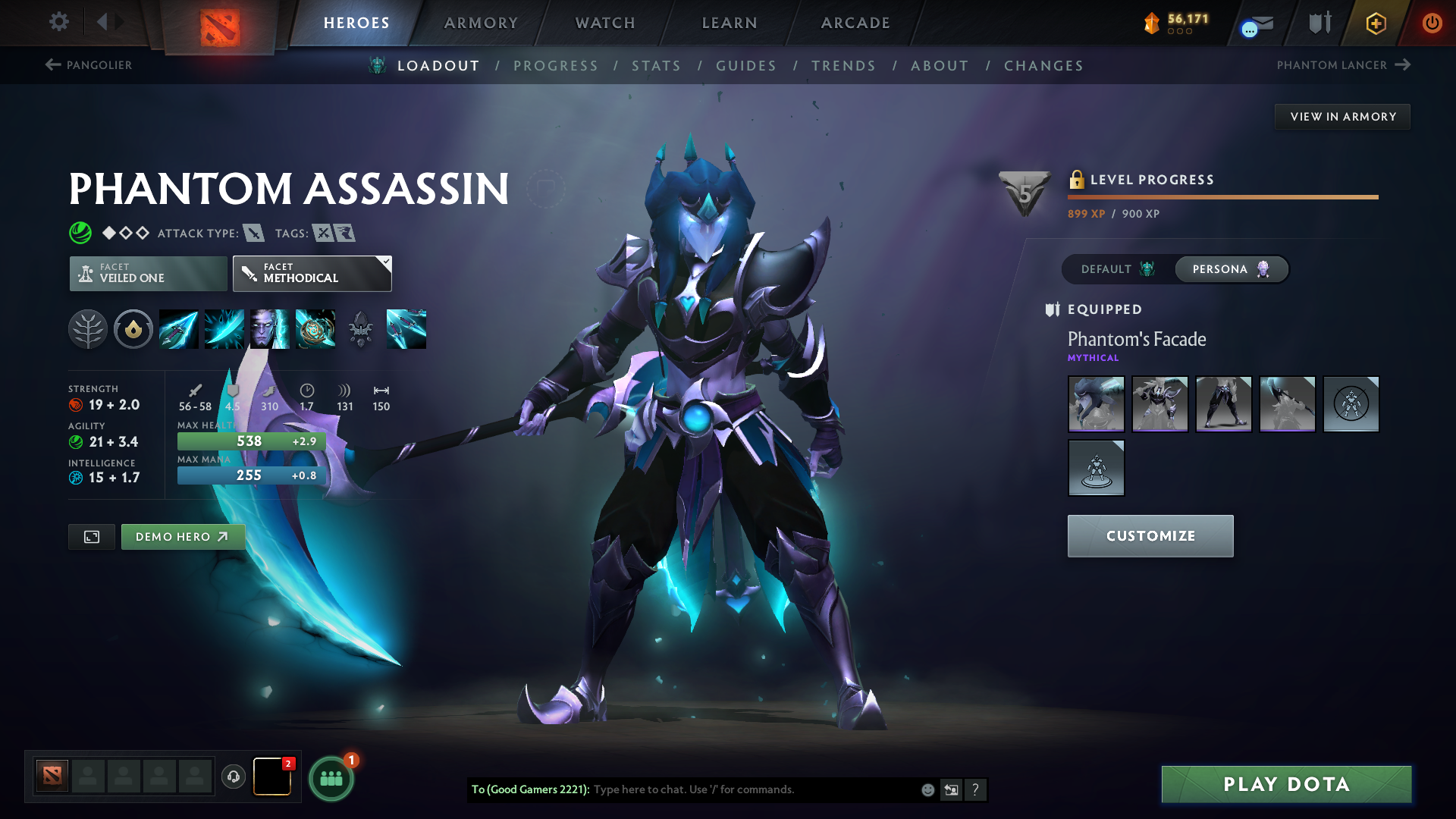Open the talent tree icon
This screenshot has height=819, width=1456.
click(89, 329)
